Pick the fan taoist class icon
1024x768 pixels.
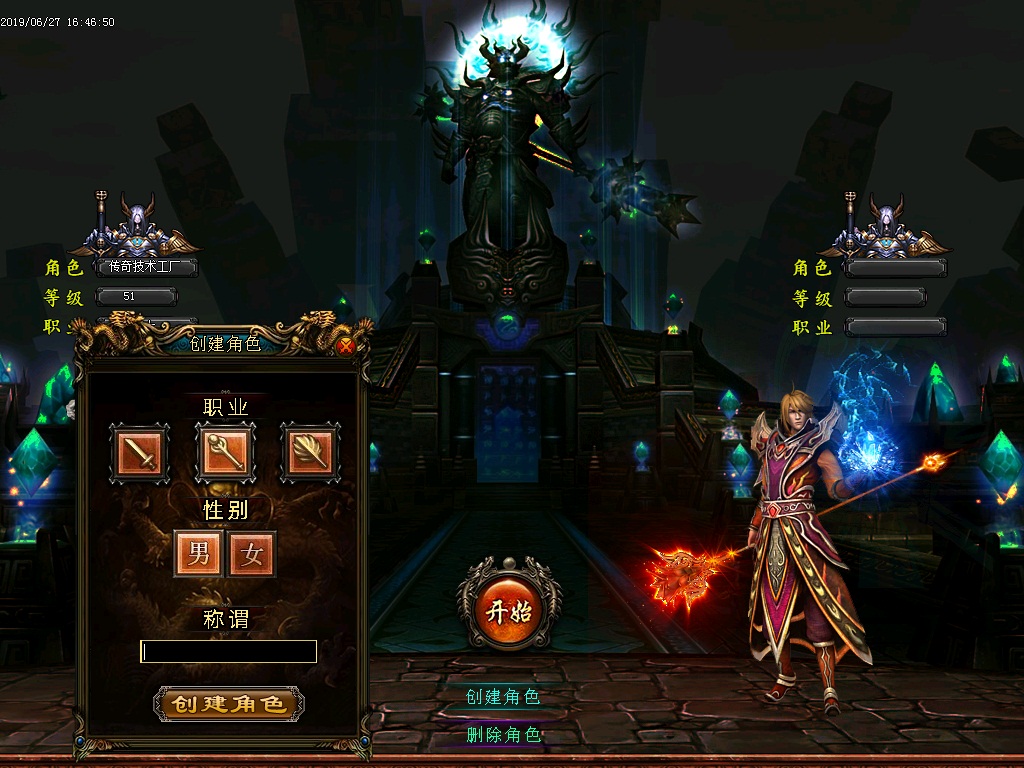pos(310,453)
